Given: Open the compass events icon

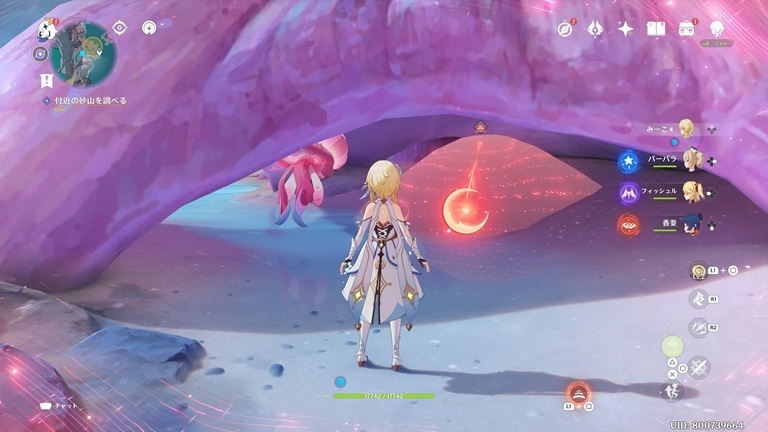Looking at the screenshot, I should 565,29.
